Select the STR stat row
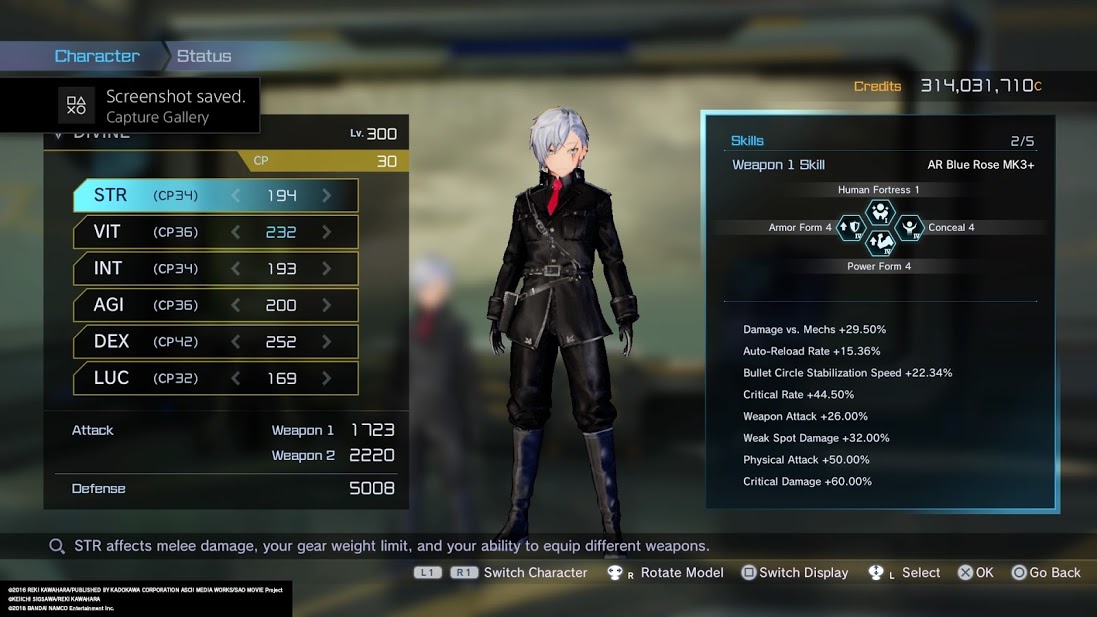Image resolution: width=1097 pixels, height=617 pixels. pyautogui.click(x=215, y=195)
